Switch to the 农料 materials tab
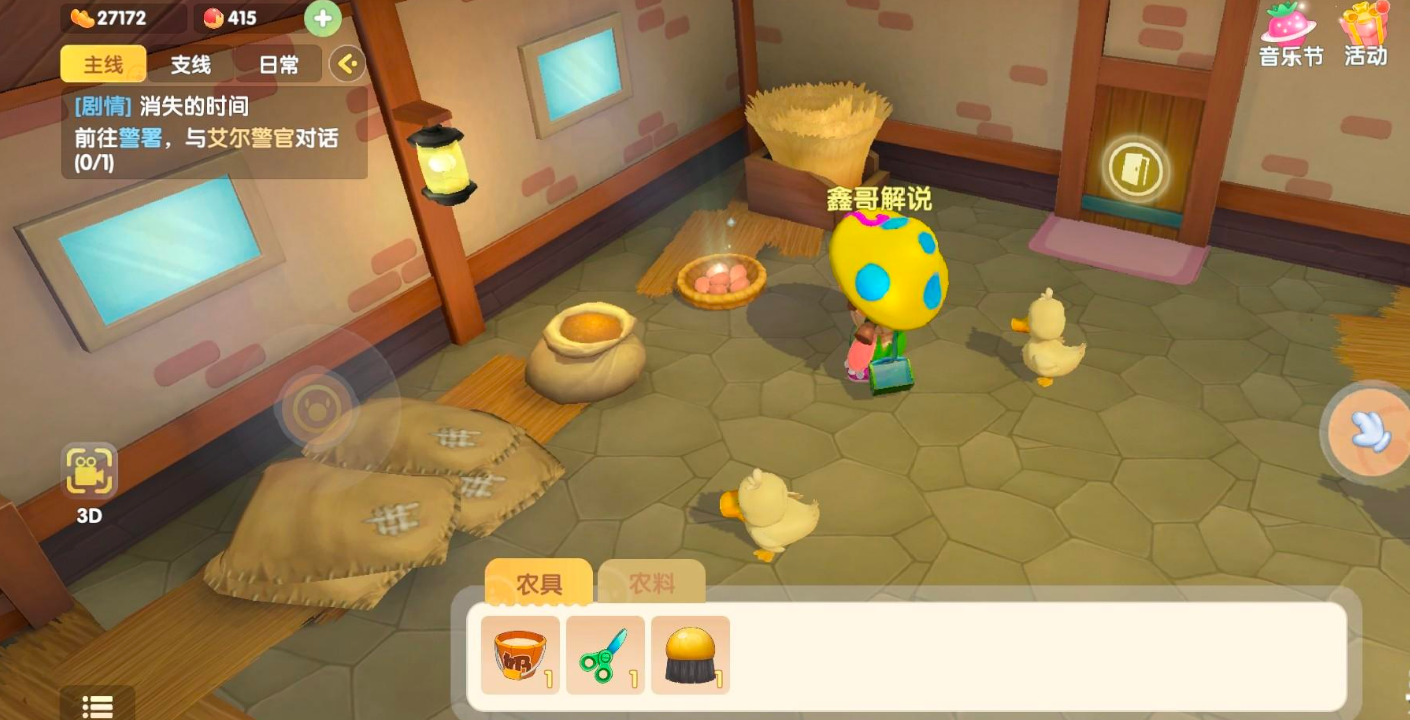 coord(652,584)
